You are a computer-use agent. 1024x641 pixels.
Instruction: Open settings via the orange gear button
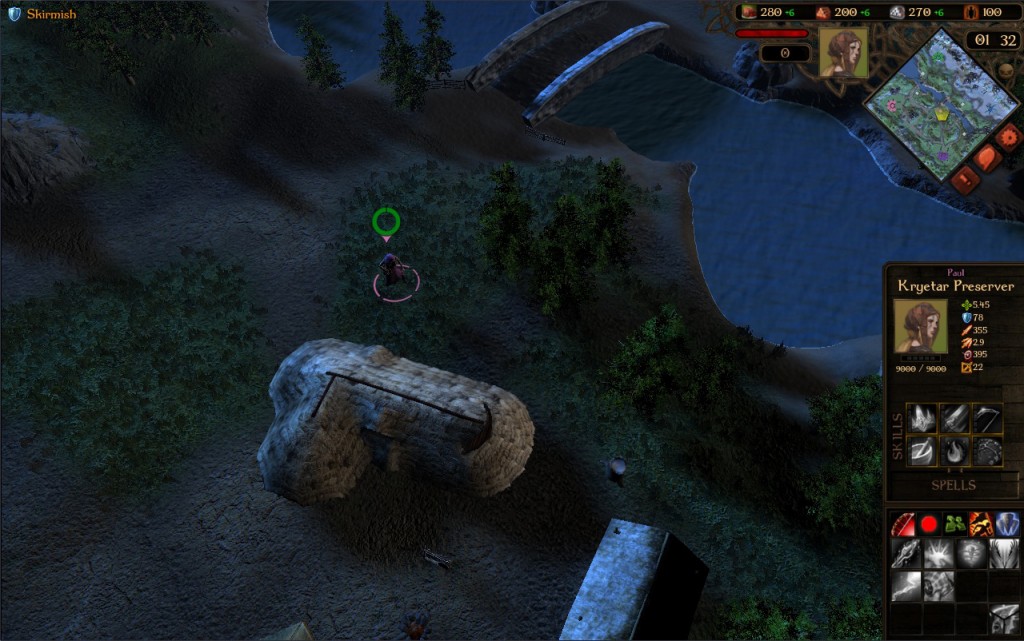click(1007, 135)
